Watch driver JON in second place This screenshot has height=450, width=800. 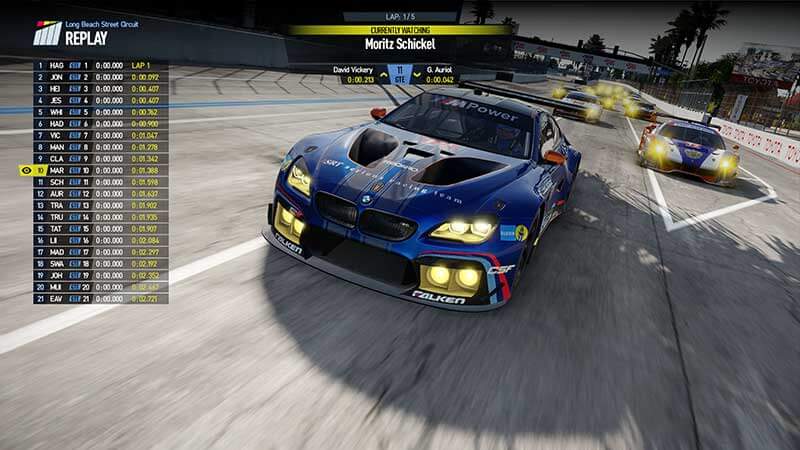click(x=57, y=77)
